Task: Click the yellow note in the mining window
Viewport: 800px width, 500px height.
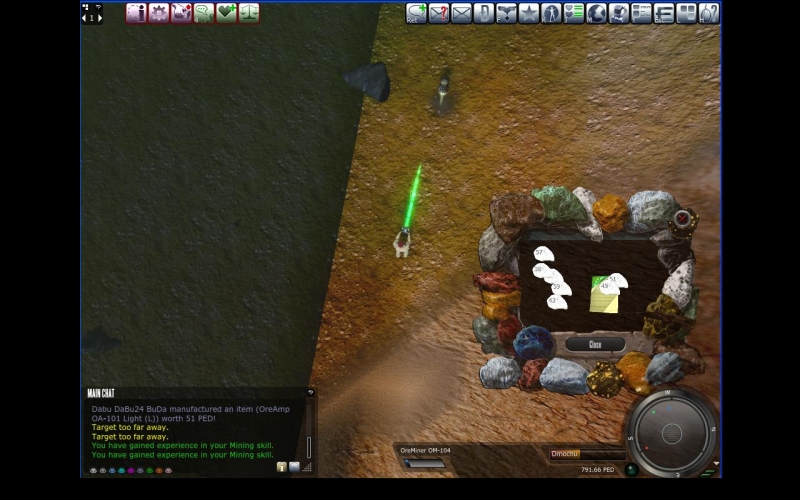Action: (x=603, y=296)
